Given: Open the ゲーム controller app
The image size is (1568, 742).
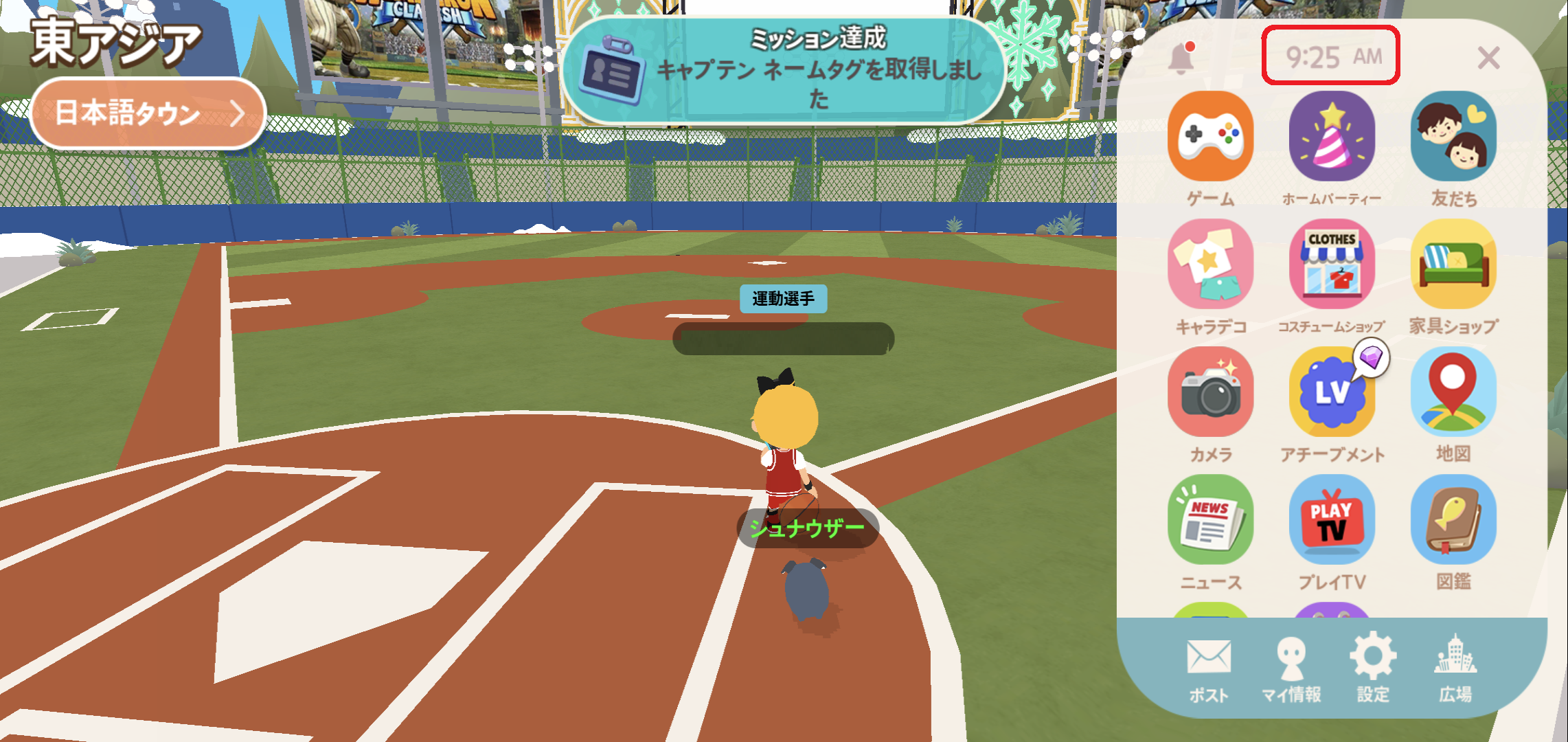Looking at the screenshot, I should (x=1210, y=137).
